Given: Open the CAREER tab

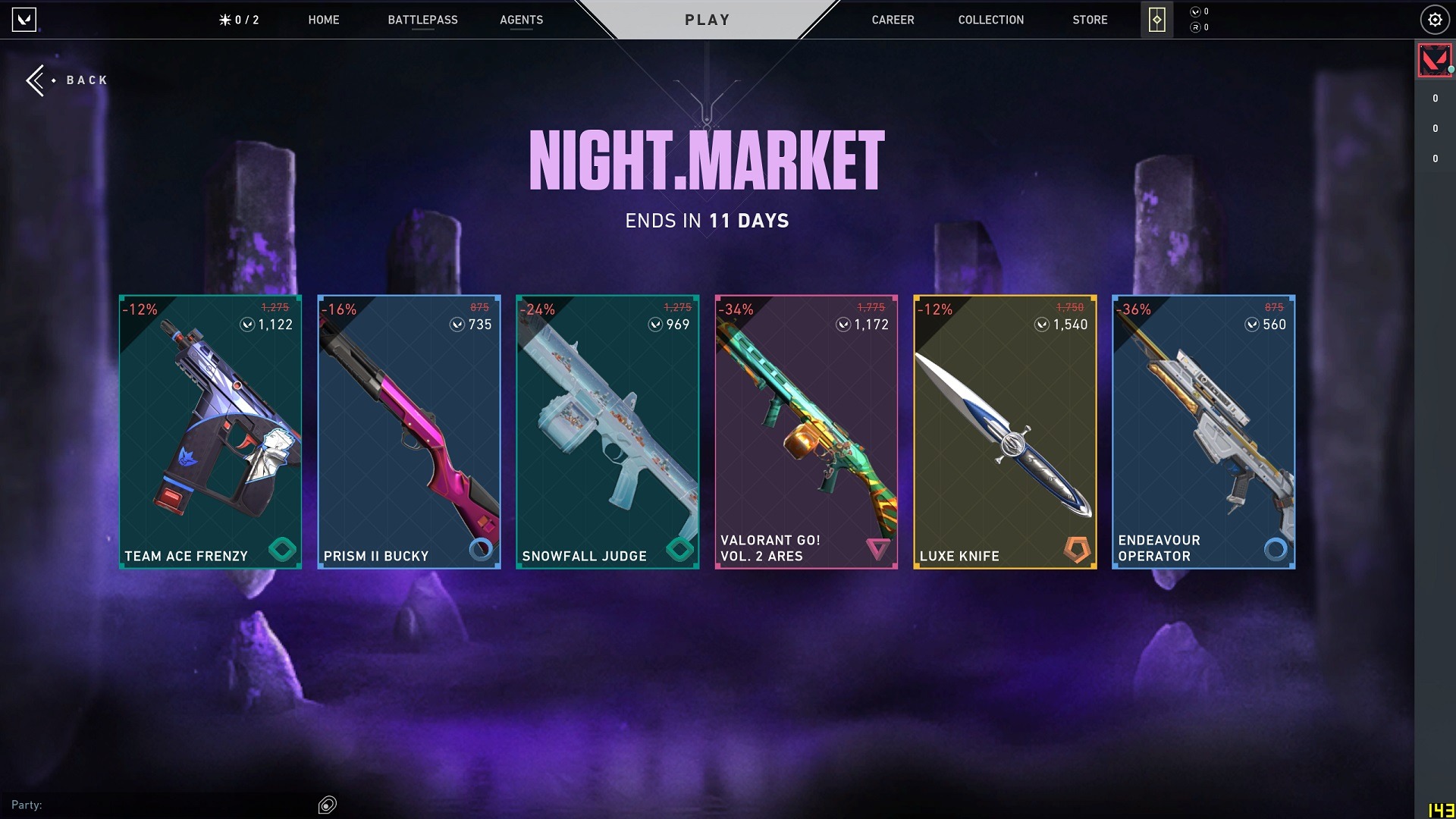Looking at the screenshot, I should click(x=893, y=20).
